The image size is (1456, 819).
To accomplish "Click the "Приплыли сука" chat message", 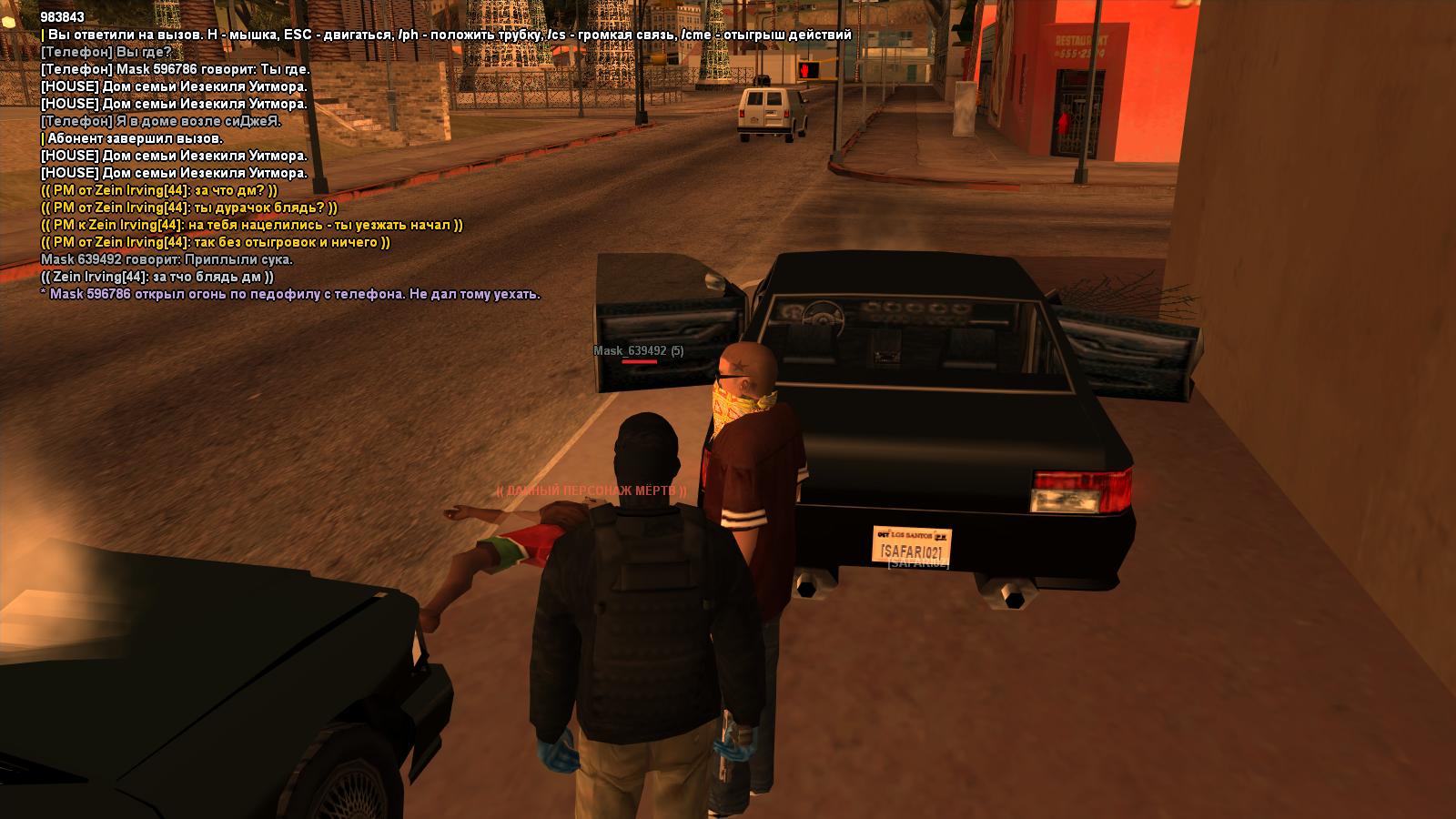I will click(167, 259).
